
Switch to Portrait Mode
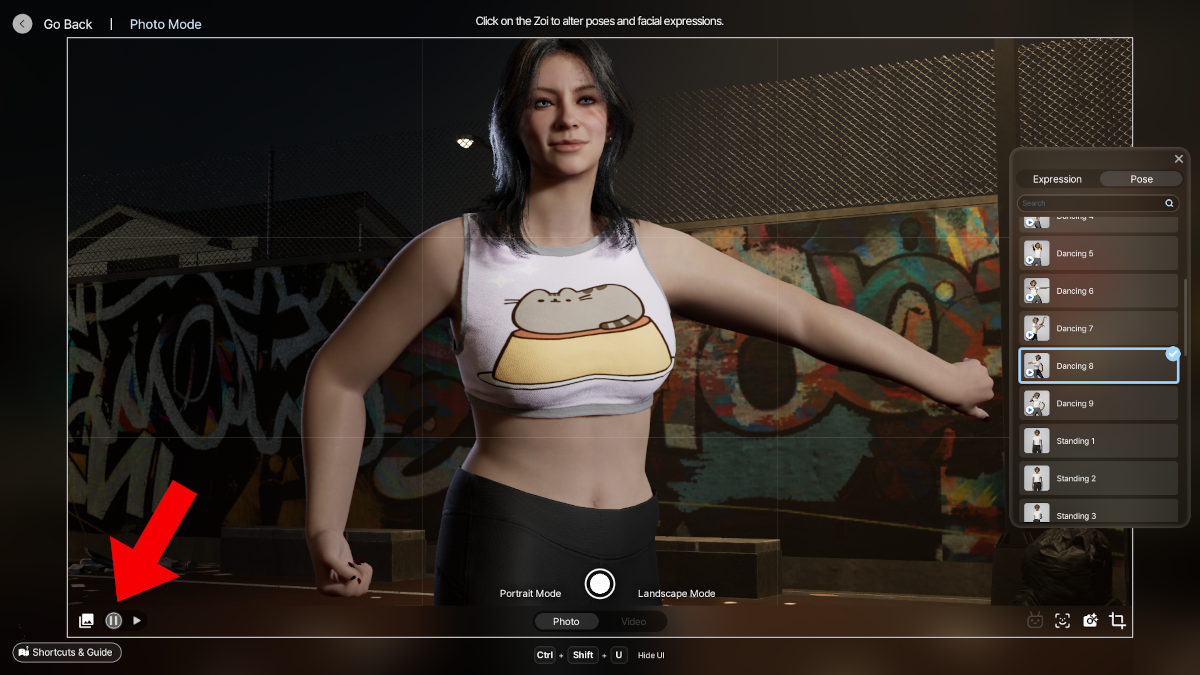[x=530, y=594]
